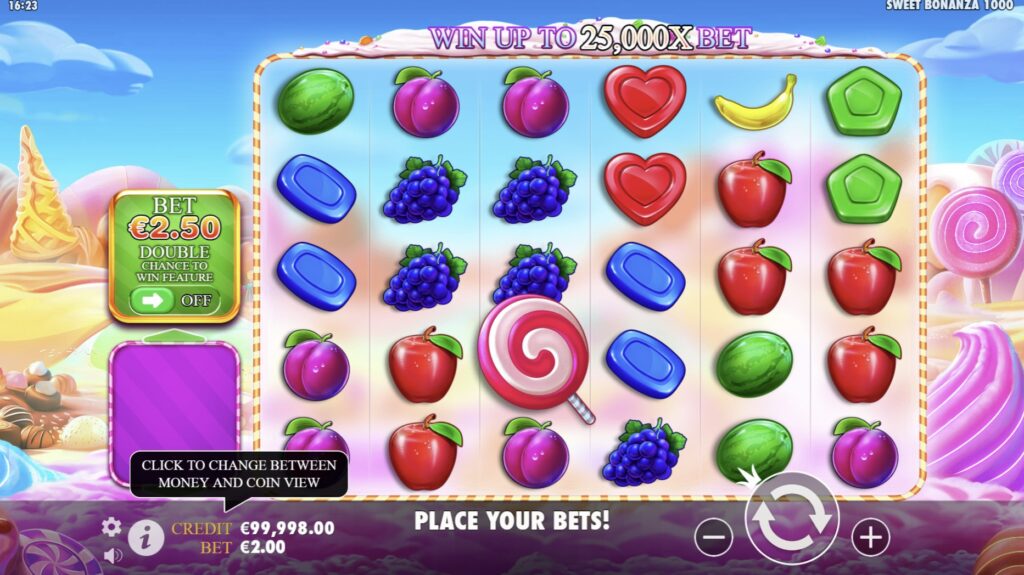
Task: Increase the bet with the plus button
Action: (x=870, y=538)
